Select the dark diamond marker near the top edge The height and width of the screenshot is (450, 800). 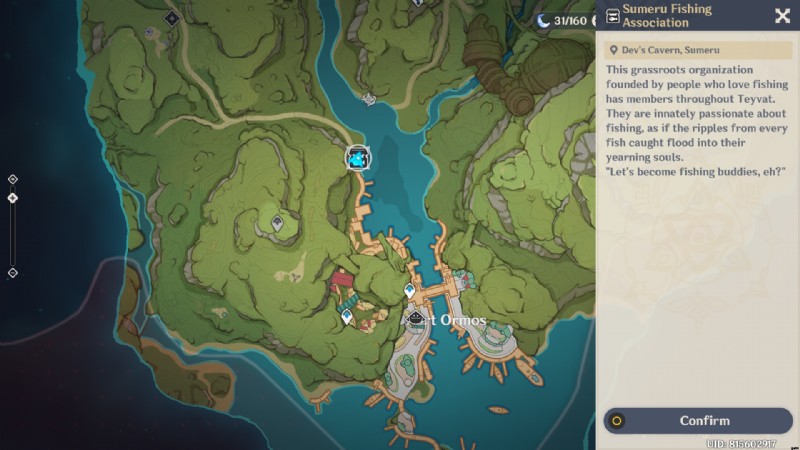[171, 17]
